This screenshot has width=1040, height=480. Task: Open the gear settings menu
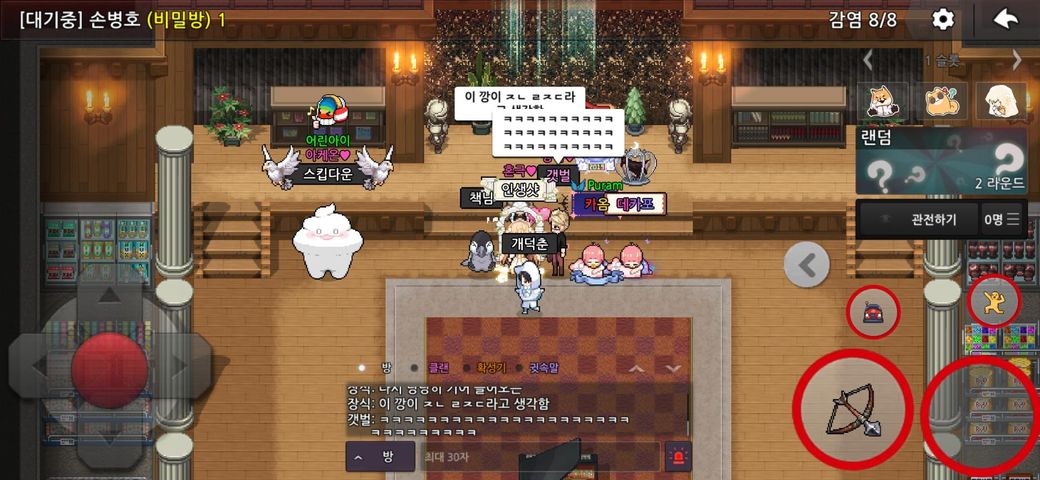point(942,19)
